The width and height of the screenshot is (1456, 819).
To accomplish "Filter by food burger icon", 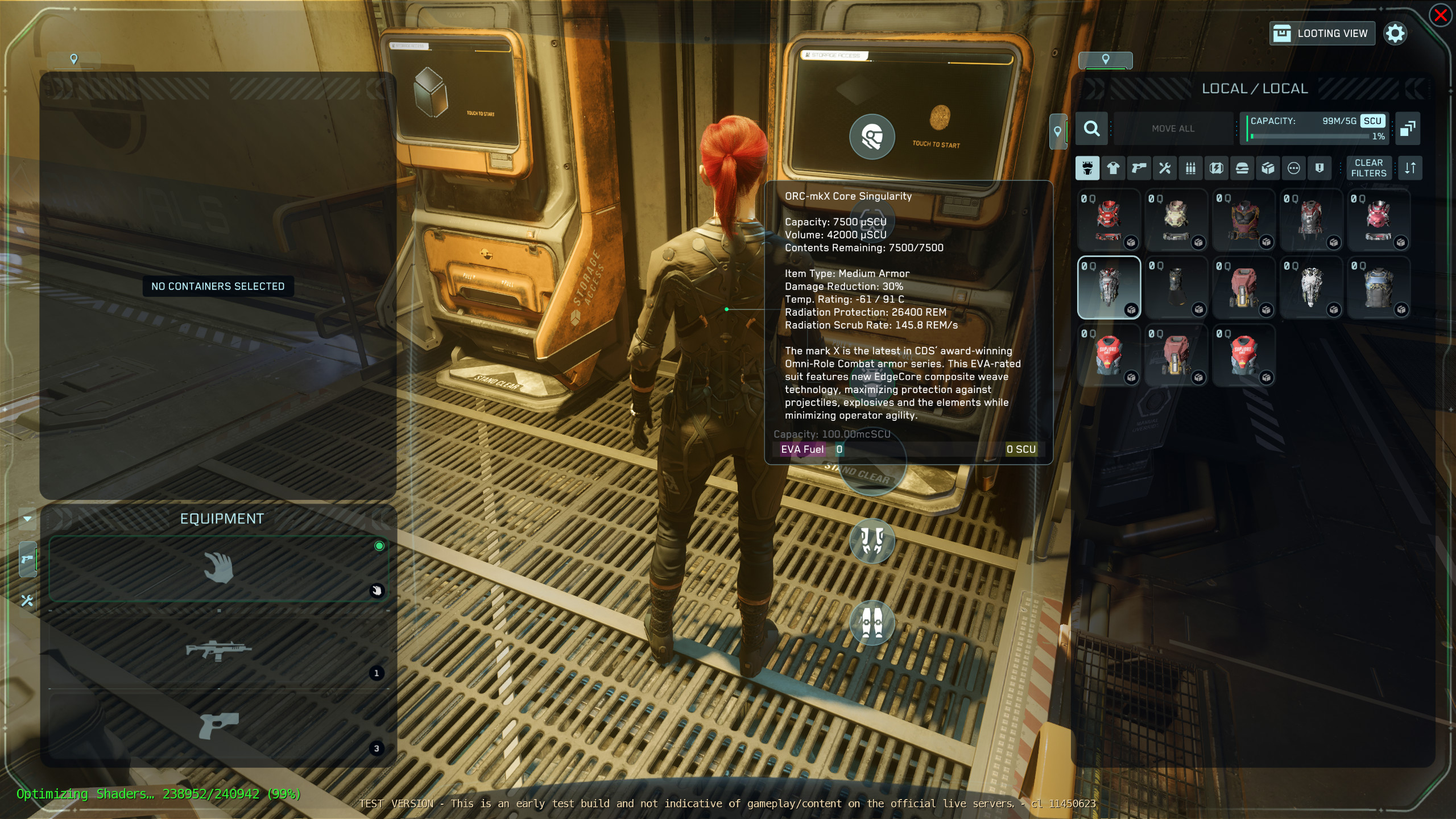I will point(1242,168).
